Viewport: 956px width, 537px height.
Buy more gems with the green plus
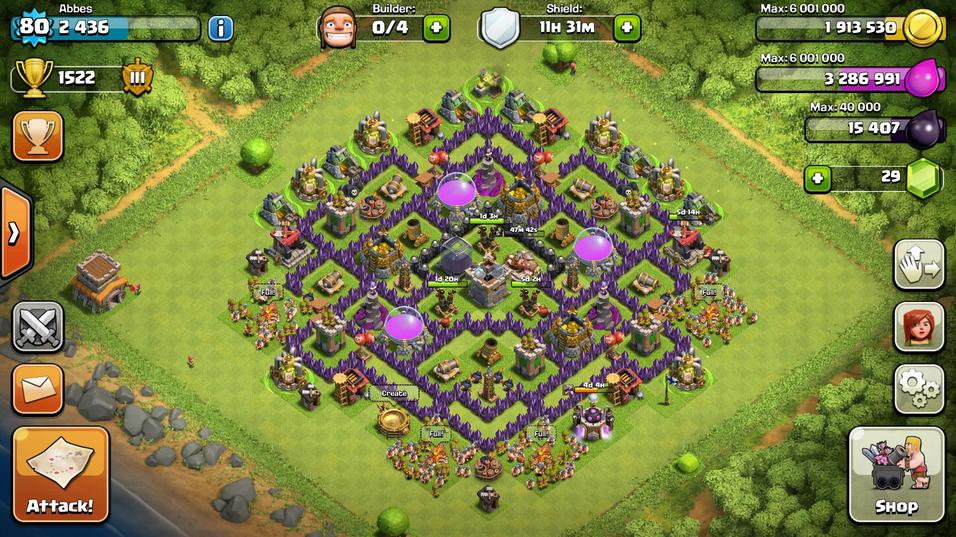(x=818, y=180)
